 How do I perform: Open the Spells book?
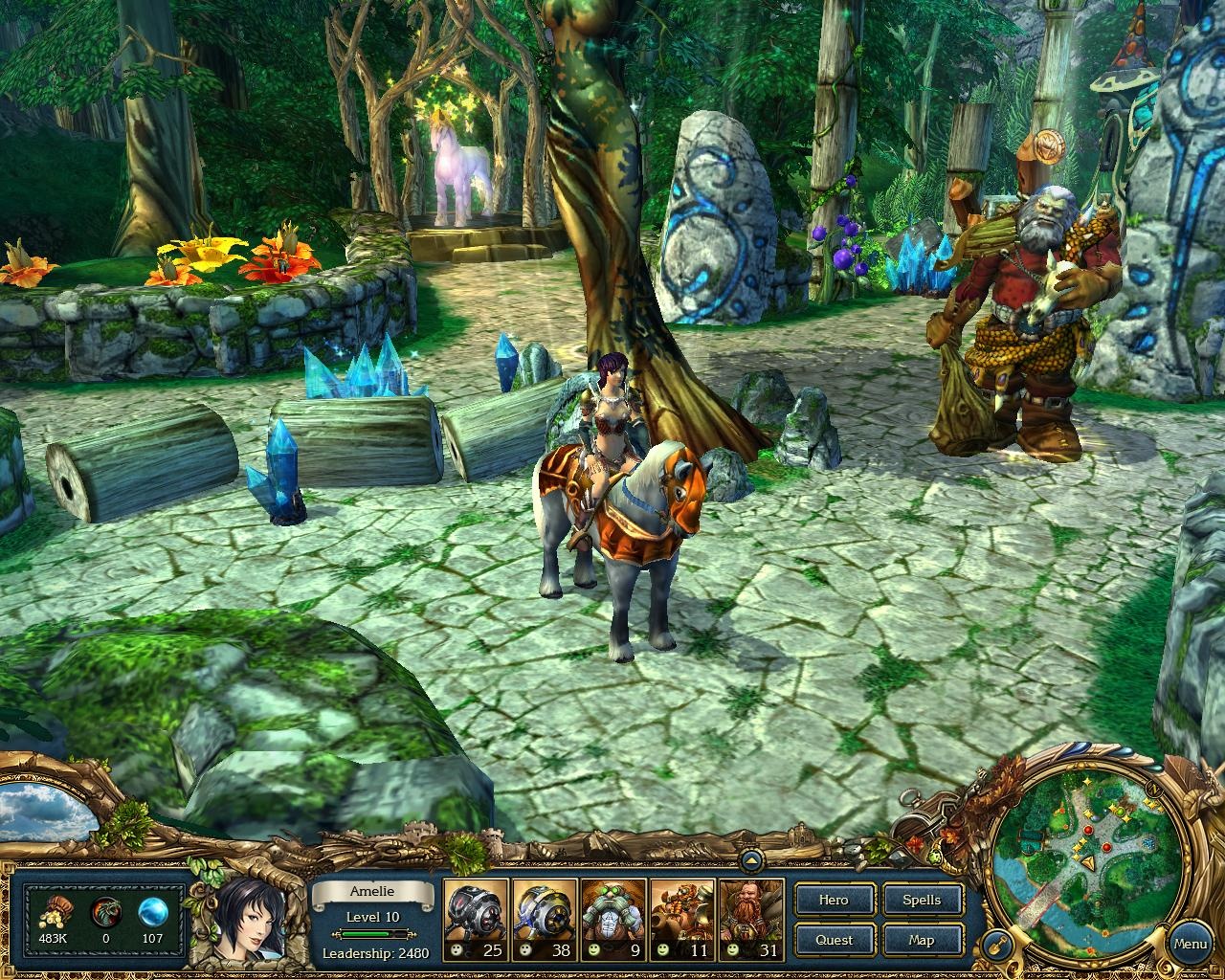(922, 900)
